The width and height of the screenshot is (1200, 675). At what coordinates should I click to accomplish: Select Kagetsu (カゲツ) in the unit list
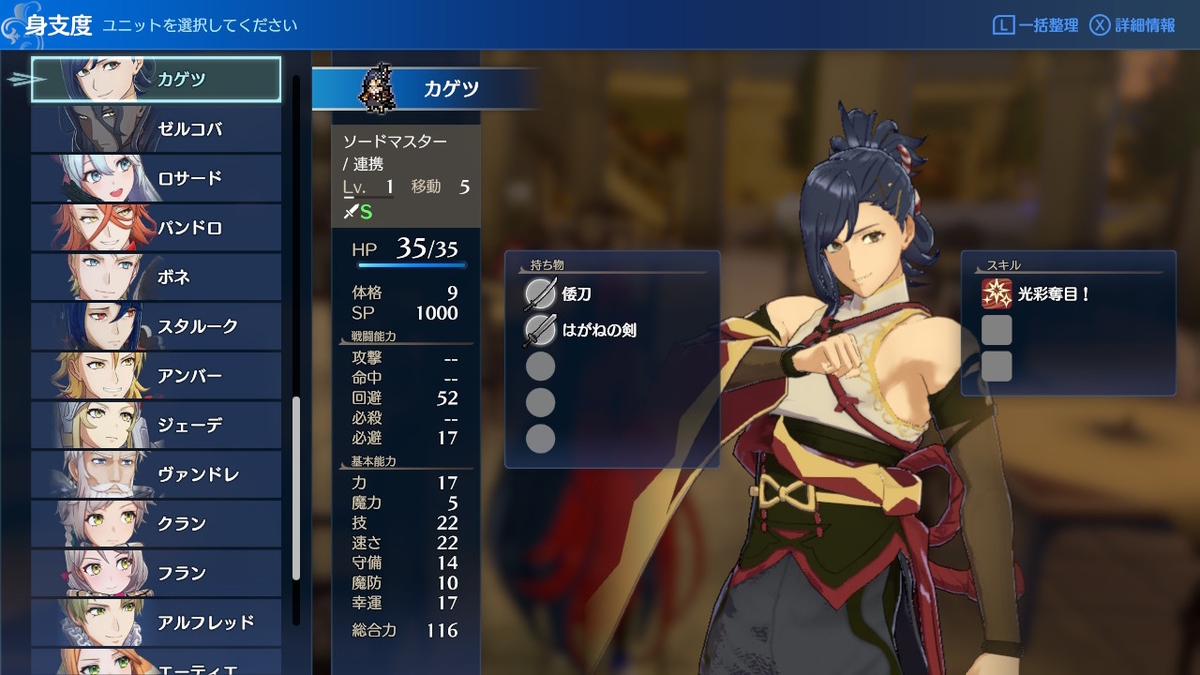point(156,80)
